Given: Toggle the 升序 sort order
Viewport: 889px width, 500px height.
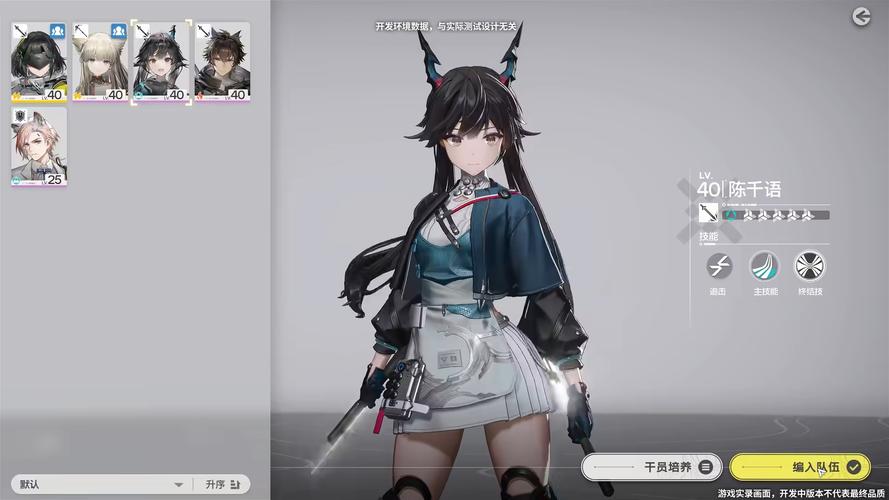Looking at the screenshot, I should coord(223,484).
